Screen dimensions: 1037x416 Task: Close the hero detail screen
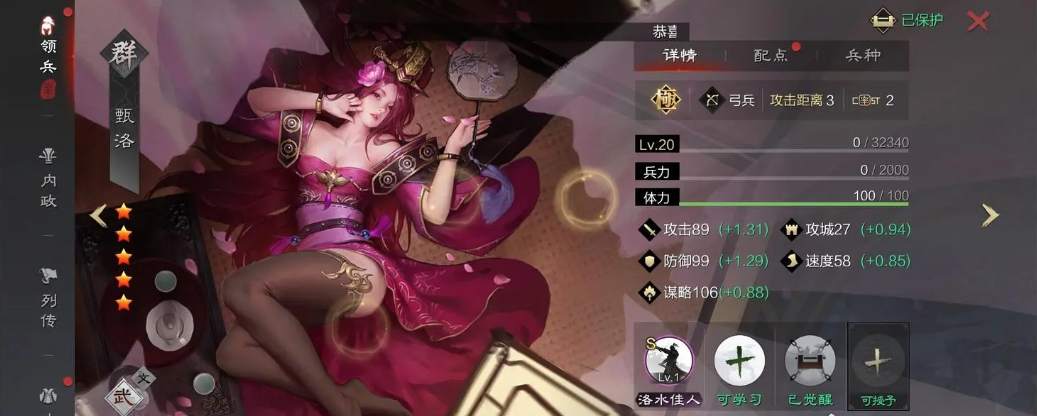(979, 20)
